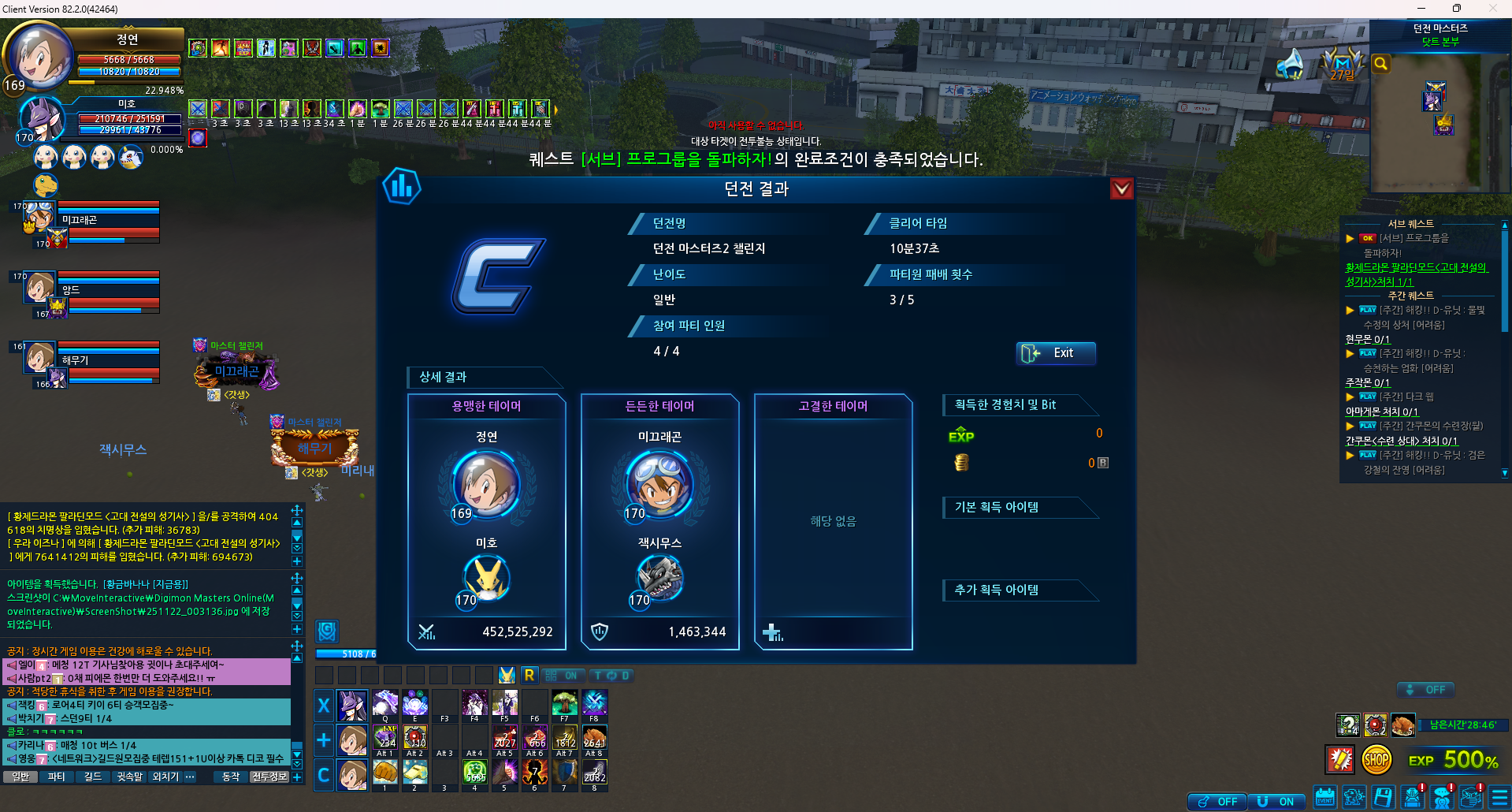Switch chat to the 파티 tab
This screenshot has height=812, width=1512.
coord(57,777)
